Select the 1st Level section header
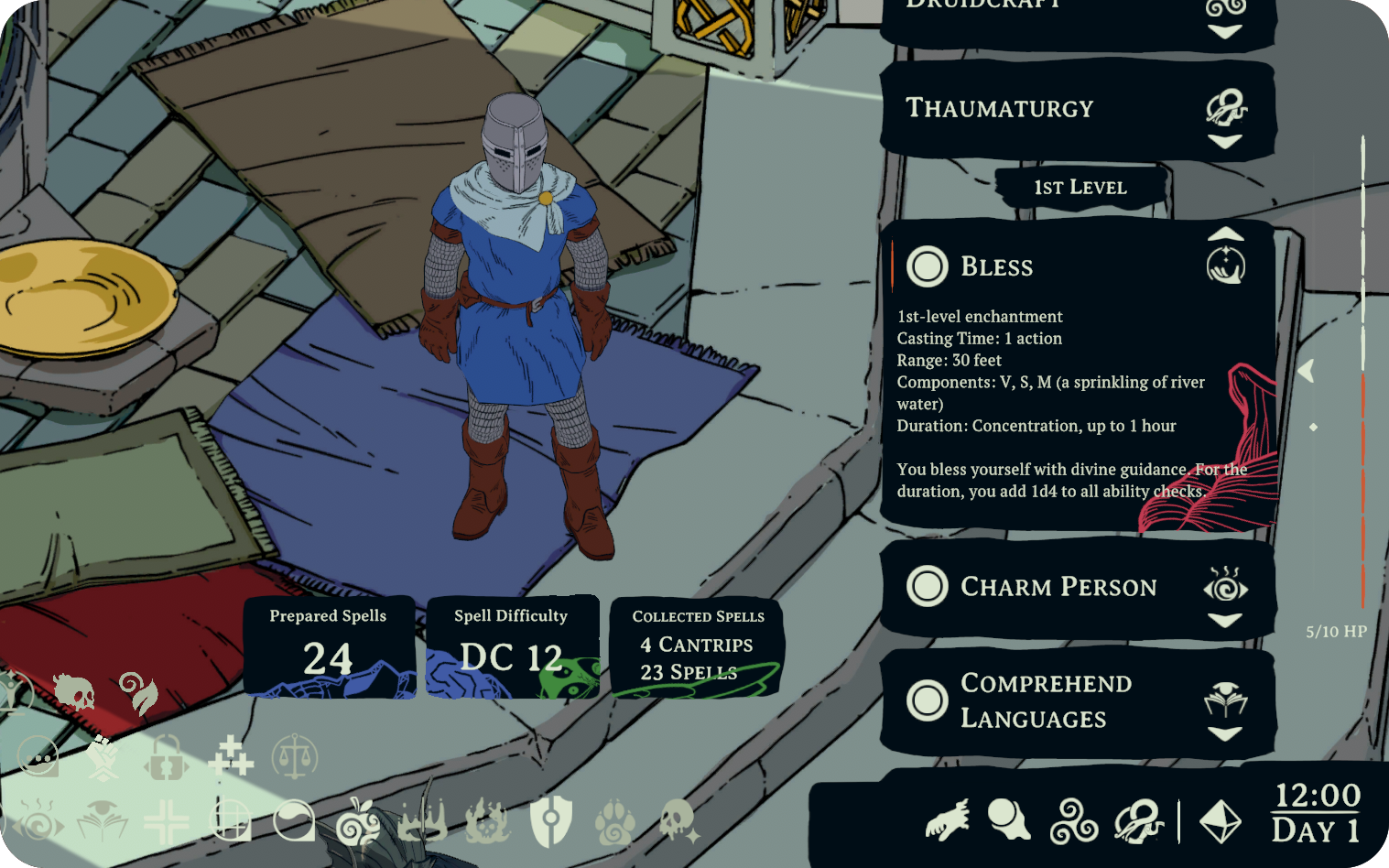 click(1080, 188)
